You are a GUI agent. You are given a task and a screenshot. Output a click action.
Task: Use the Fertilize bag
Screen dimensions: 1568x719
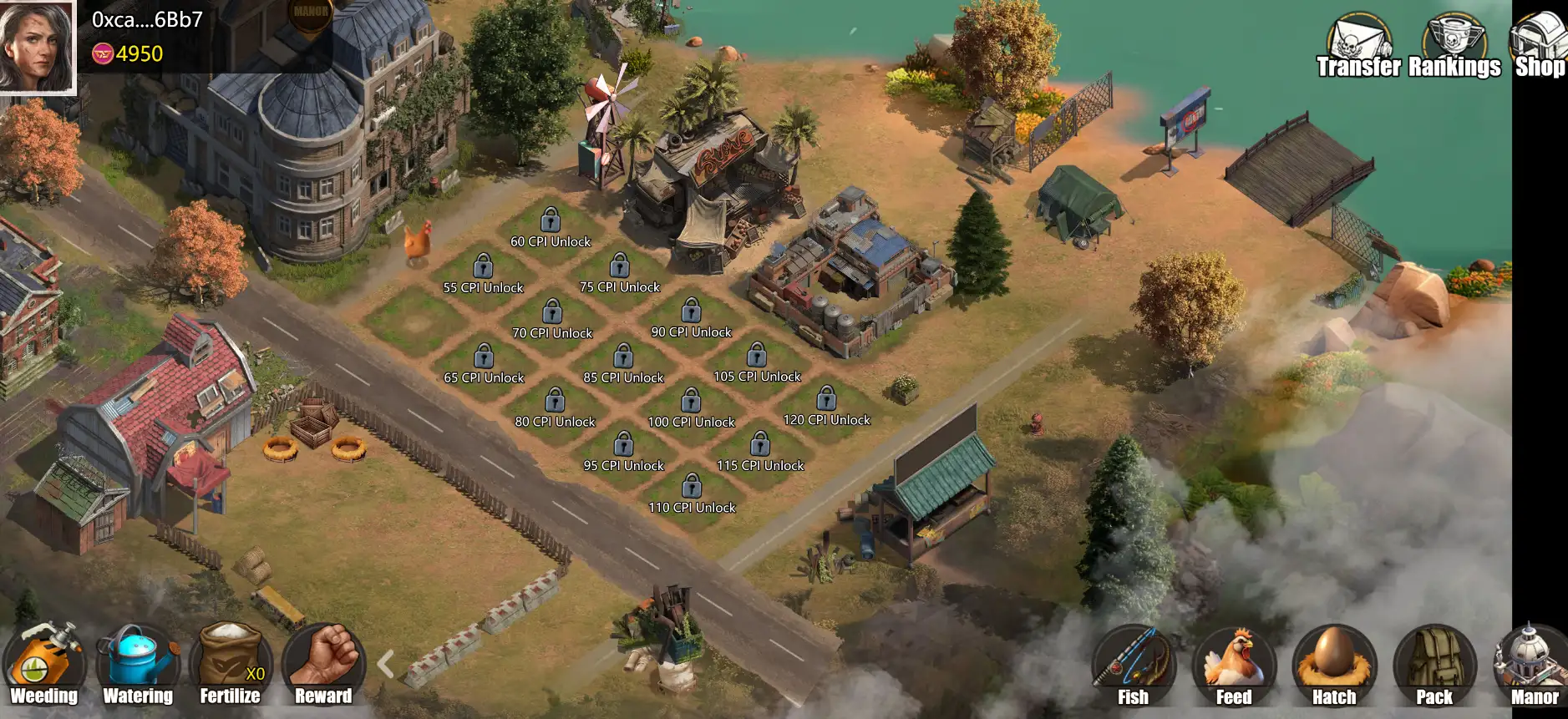pyautogui.click(x=231, y=666)
